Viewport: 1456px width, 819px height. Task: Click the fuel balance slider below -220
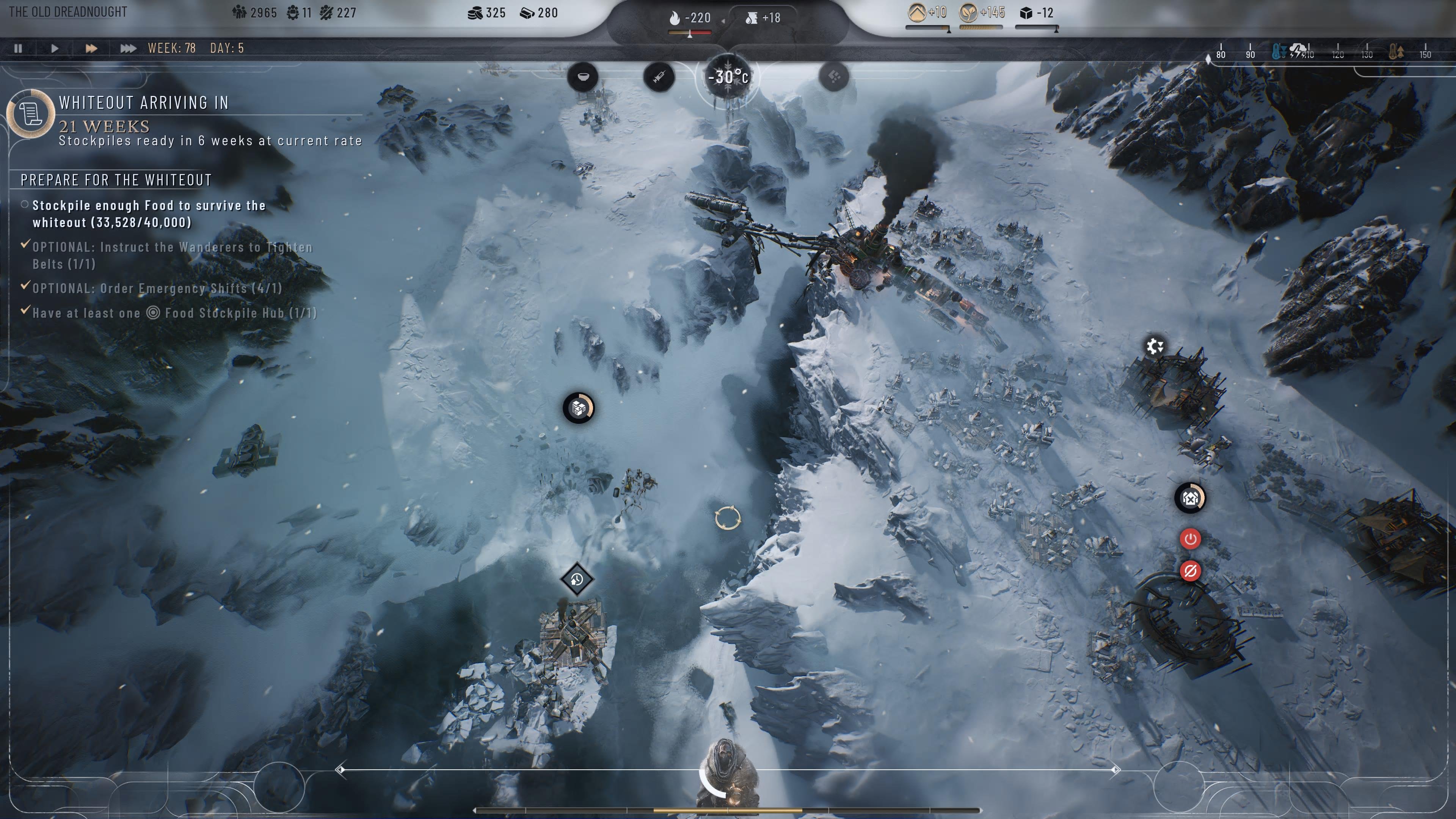pos(690,33)
